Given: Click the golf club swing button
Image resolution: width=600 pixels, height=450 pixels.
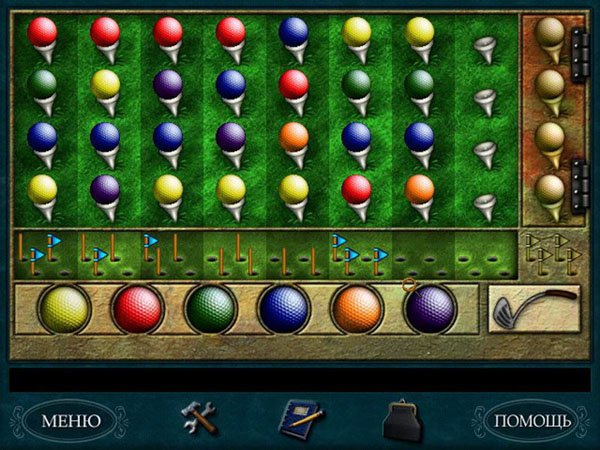Looking at the screenshot, I should [x=536, y=308].
